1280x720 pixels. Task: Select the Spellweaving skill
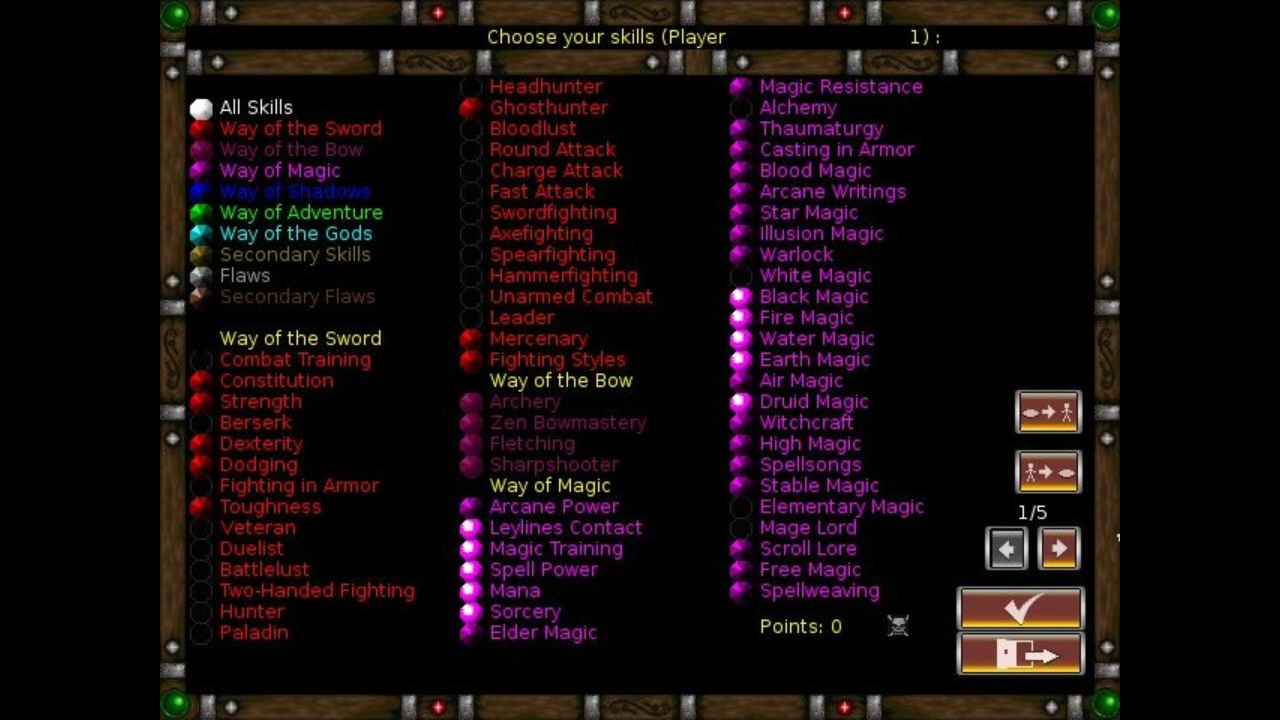click(819, 590)
